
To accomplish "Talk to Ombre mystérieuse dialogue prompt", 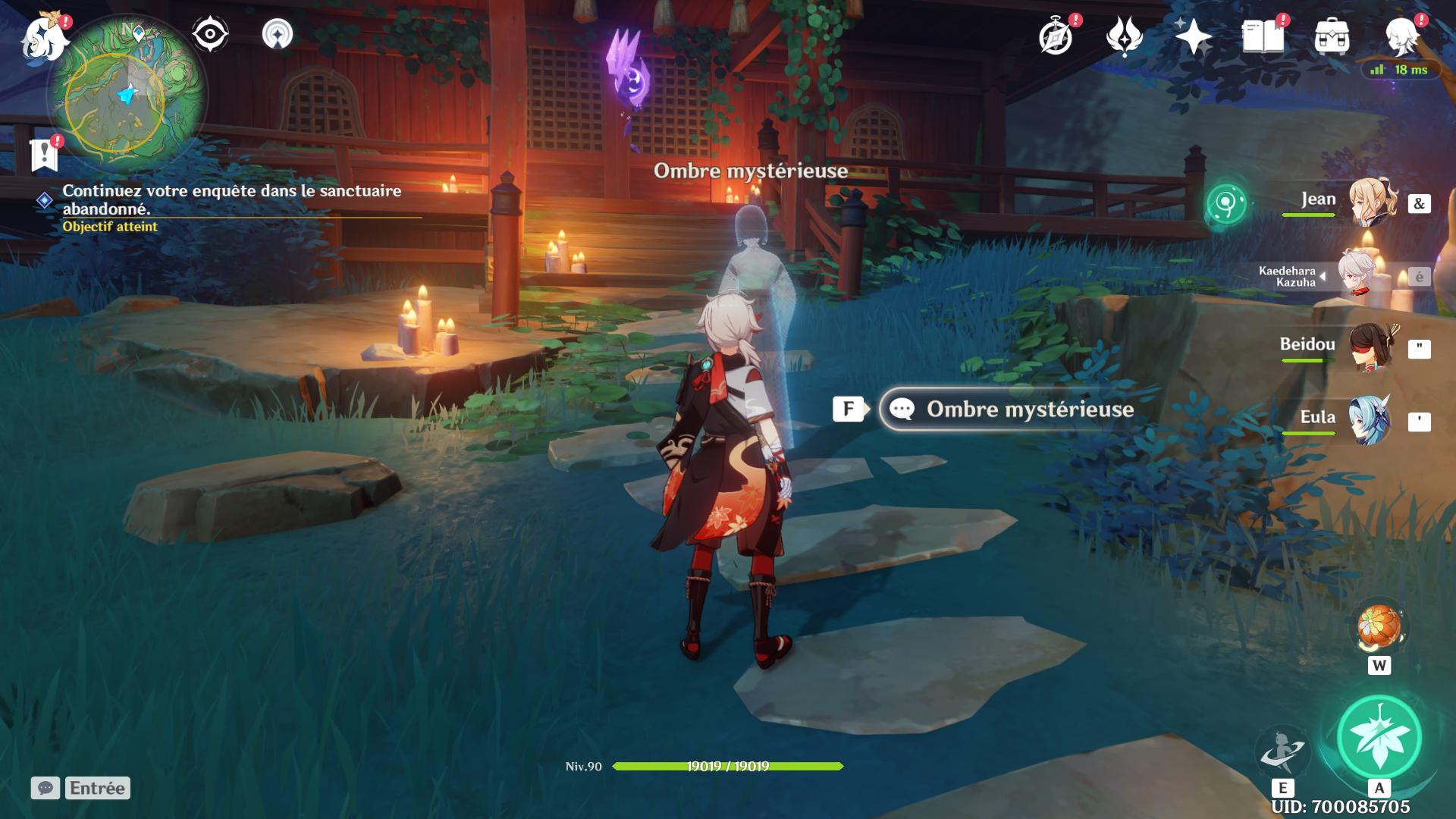I will (1010, 409).
